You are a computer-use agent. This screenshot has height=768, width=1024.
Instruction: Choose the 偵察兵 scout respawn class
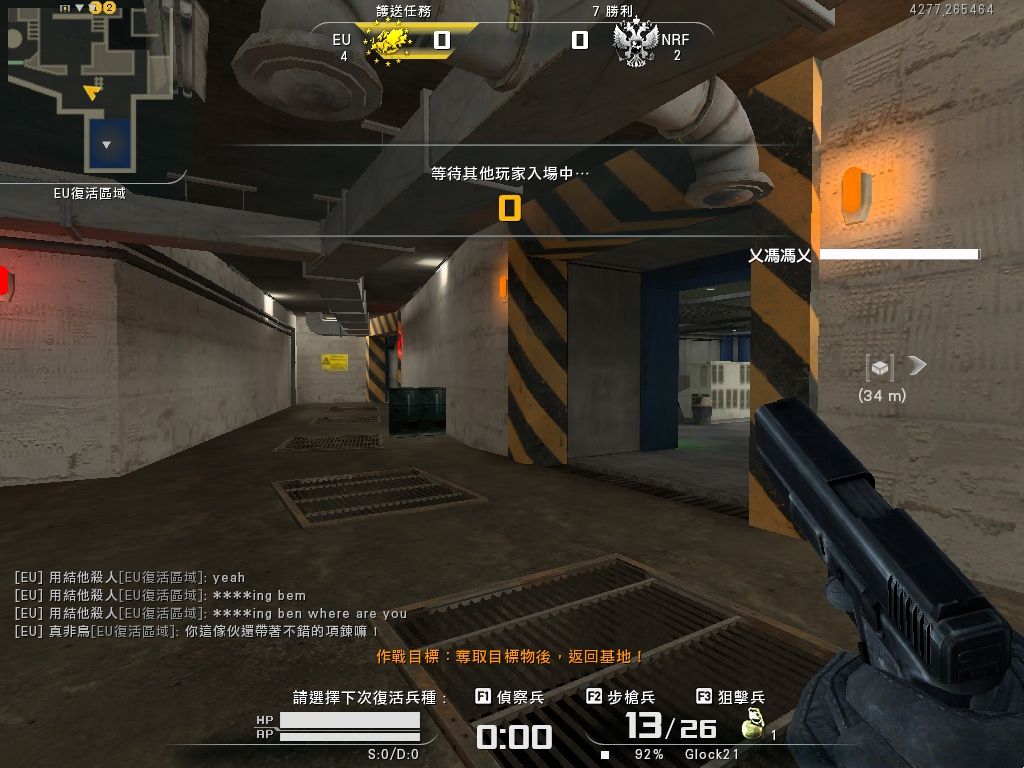pyautogui.click(x=510, y=697)
